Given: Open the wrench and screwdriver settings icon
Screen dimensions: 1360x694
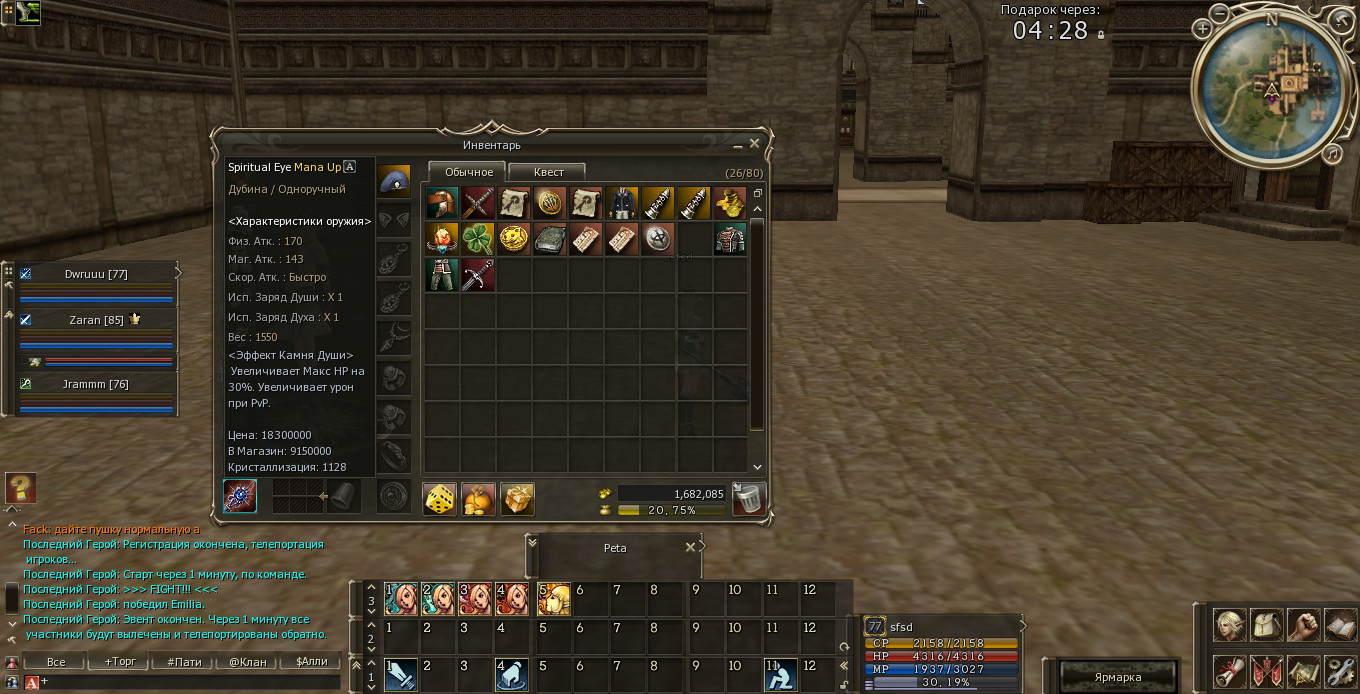Looking at the screenshot, I should click(1339, 671).
